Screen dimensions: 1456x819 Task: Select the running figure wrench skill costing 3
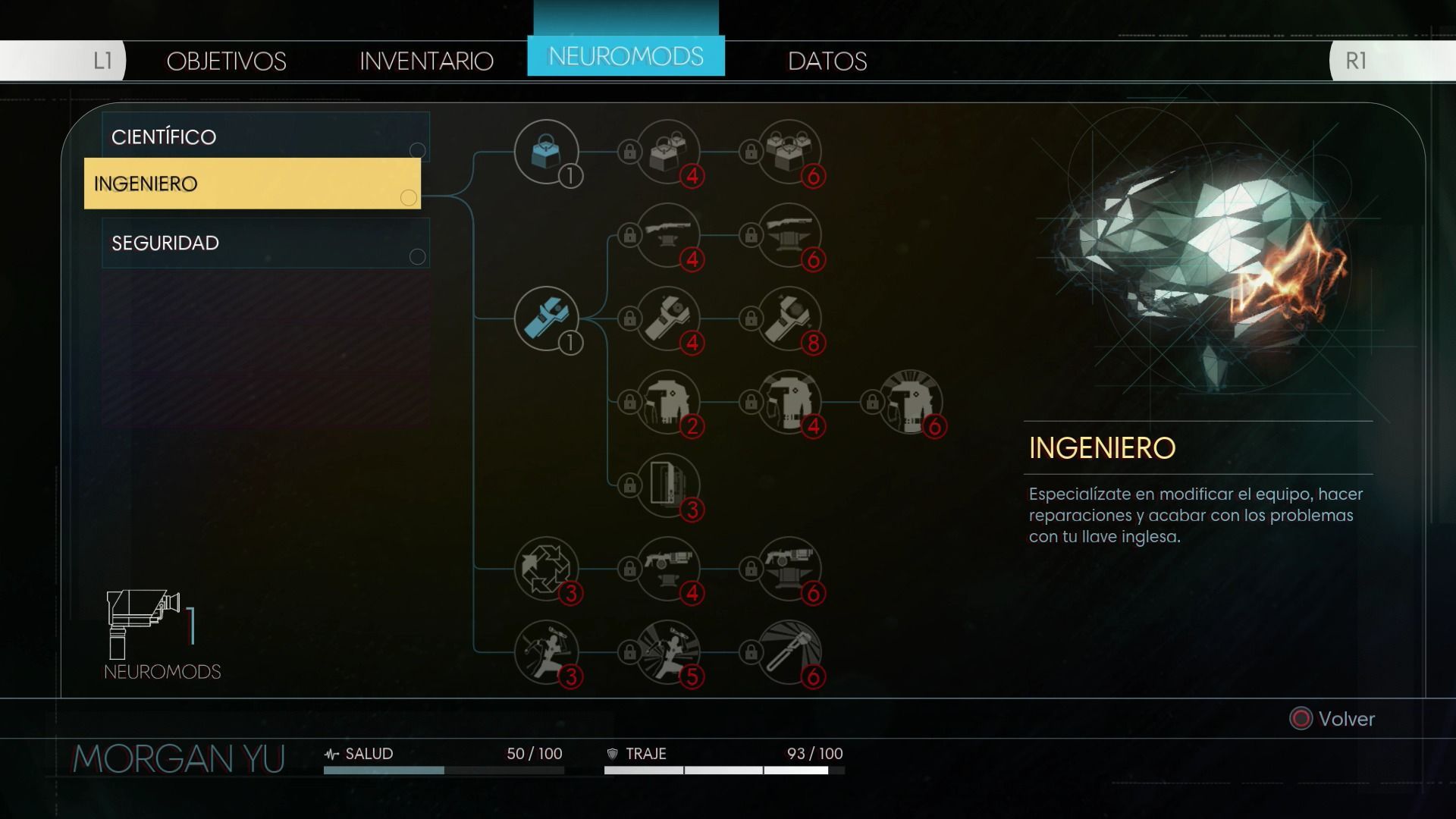tap(546, 652)
